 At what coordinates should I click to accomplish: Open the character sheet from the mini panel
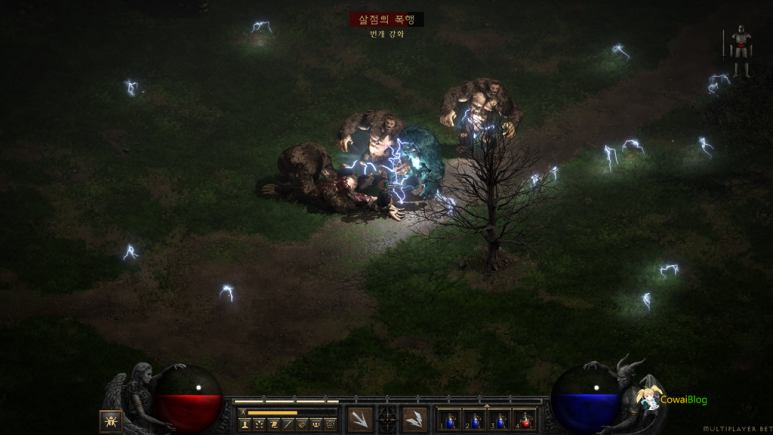244,424
